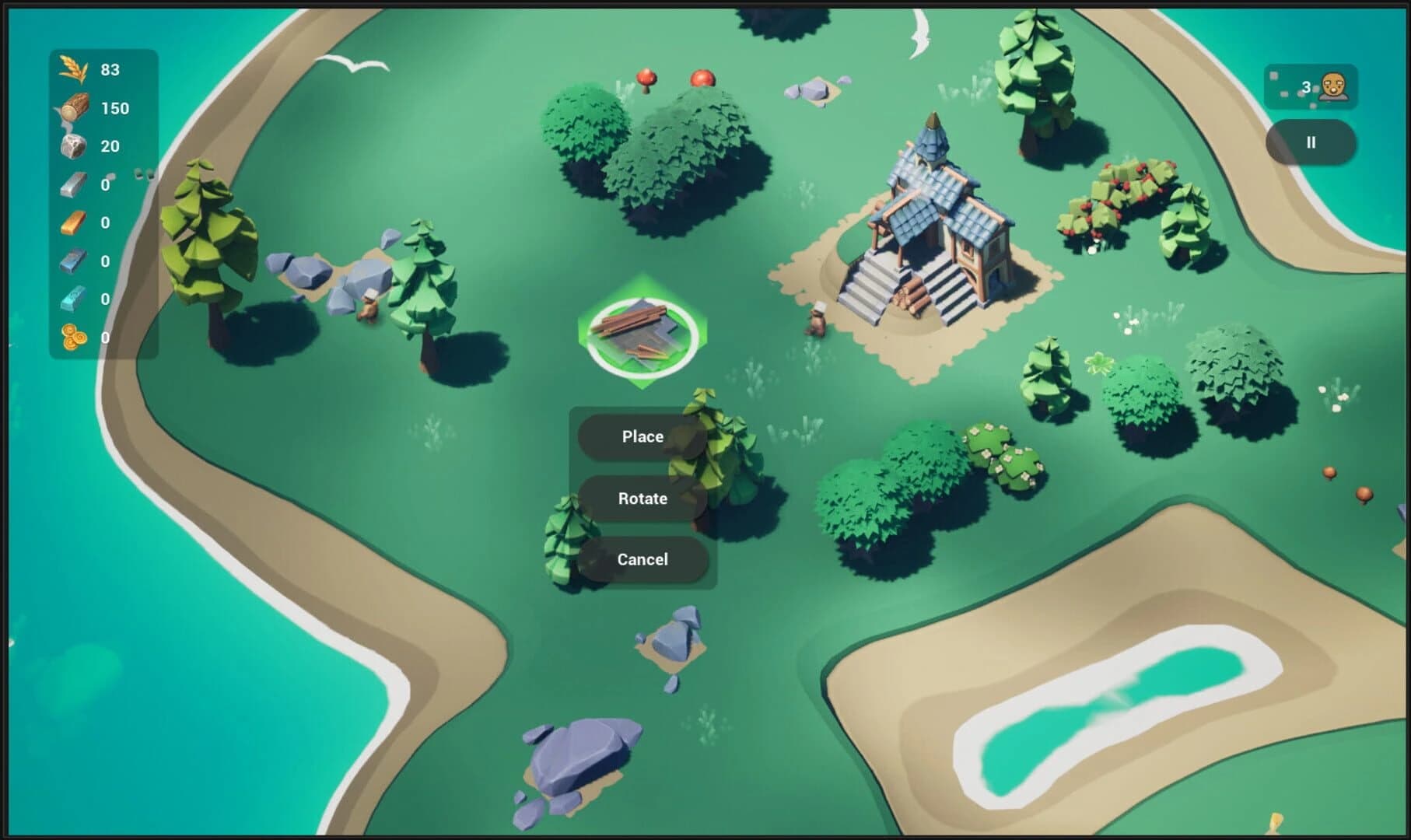
Task: Select the wheat resource icon
Action: click(x=74, y=70)
